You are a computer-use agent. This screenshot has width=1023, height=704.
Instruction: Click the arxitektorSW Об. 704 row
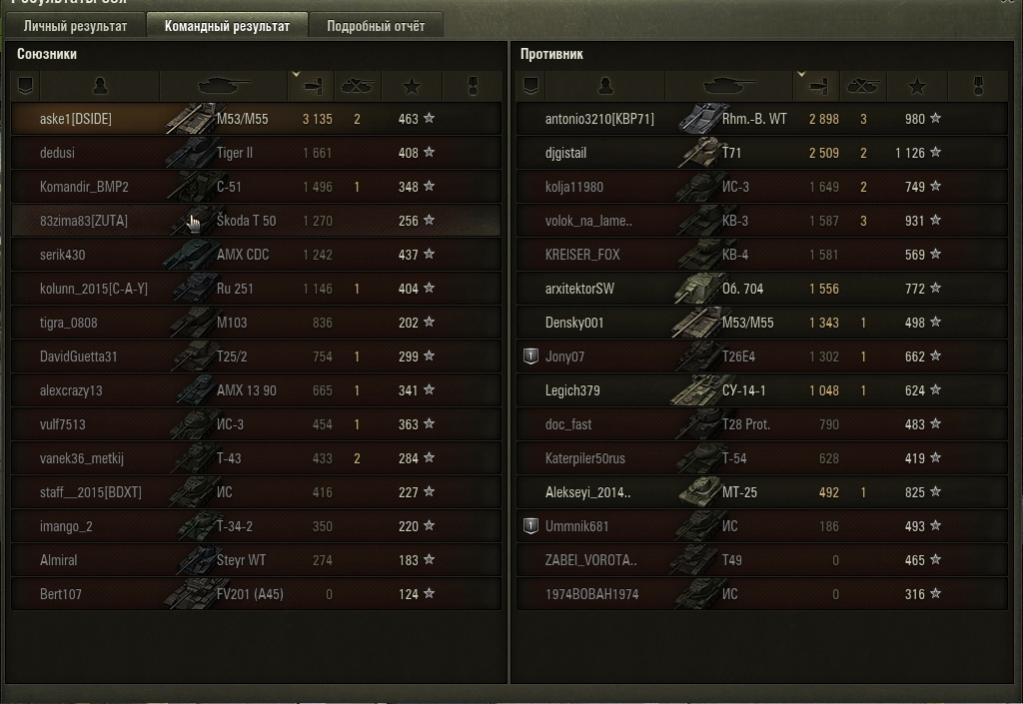760,289
